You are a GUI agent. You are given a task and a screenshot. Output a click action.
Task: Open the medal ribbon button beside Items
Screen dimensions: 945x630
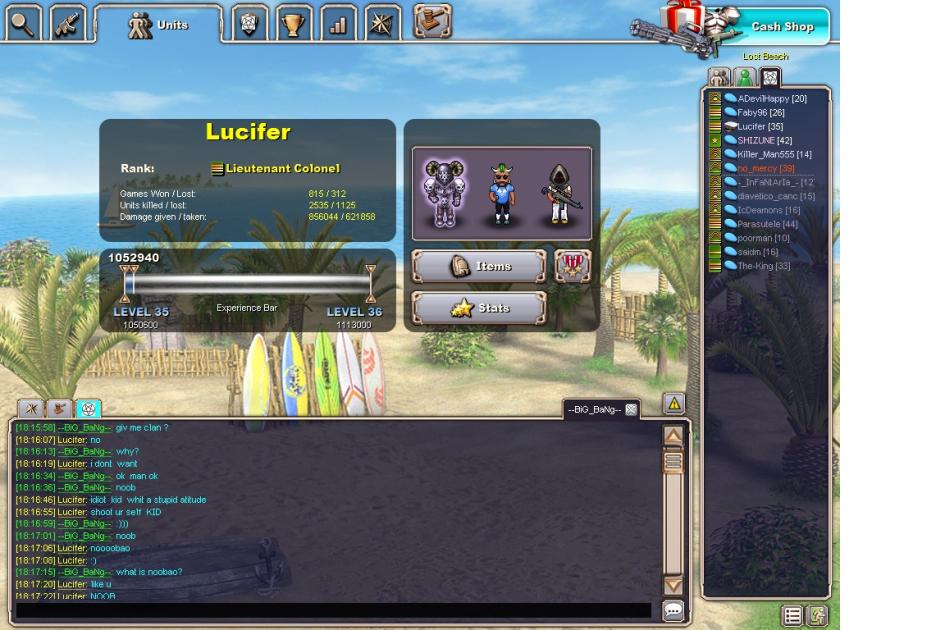(x=572, y=266)
